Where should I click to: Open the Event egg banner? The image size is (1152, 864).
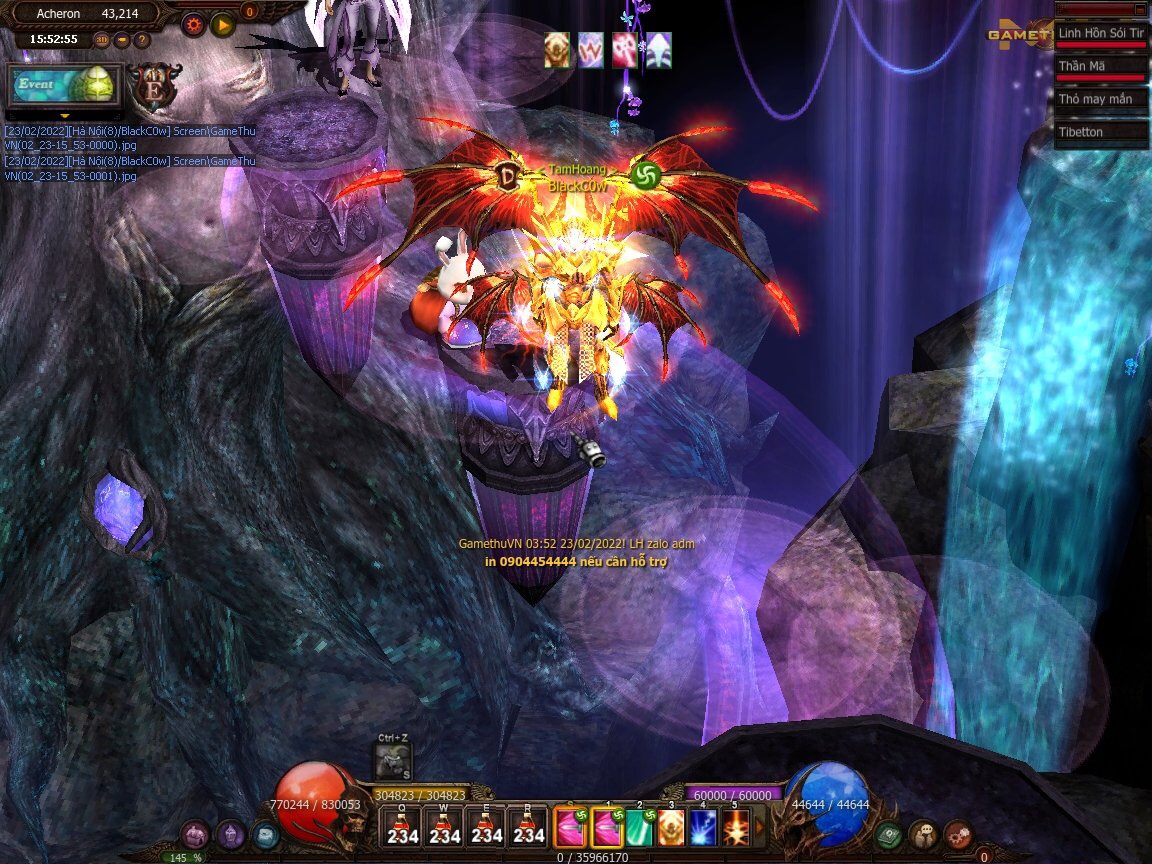64,85
